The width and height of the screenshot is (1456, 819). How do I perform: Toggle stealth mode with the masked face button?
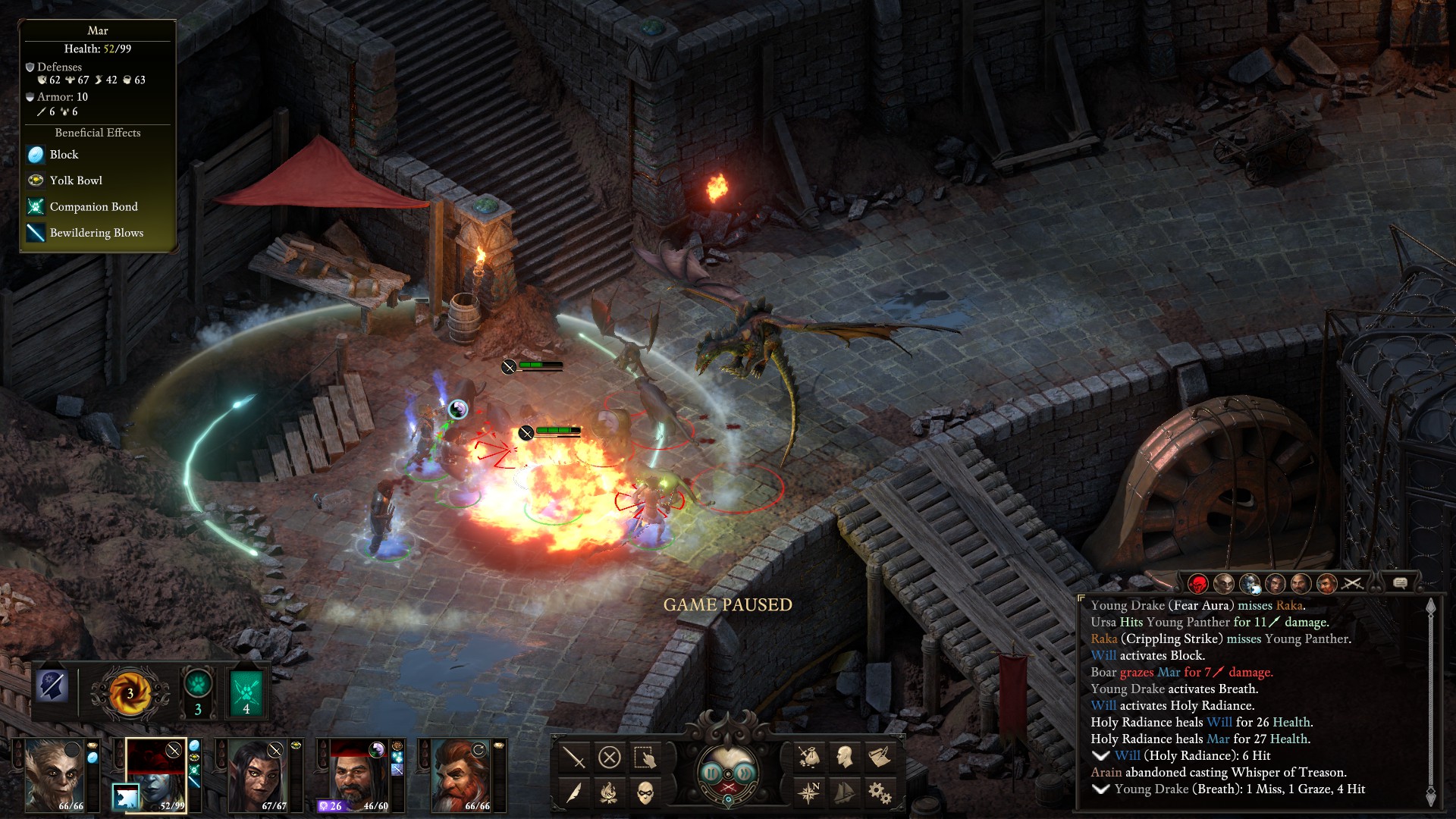click(x=645, y=793)
